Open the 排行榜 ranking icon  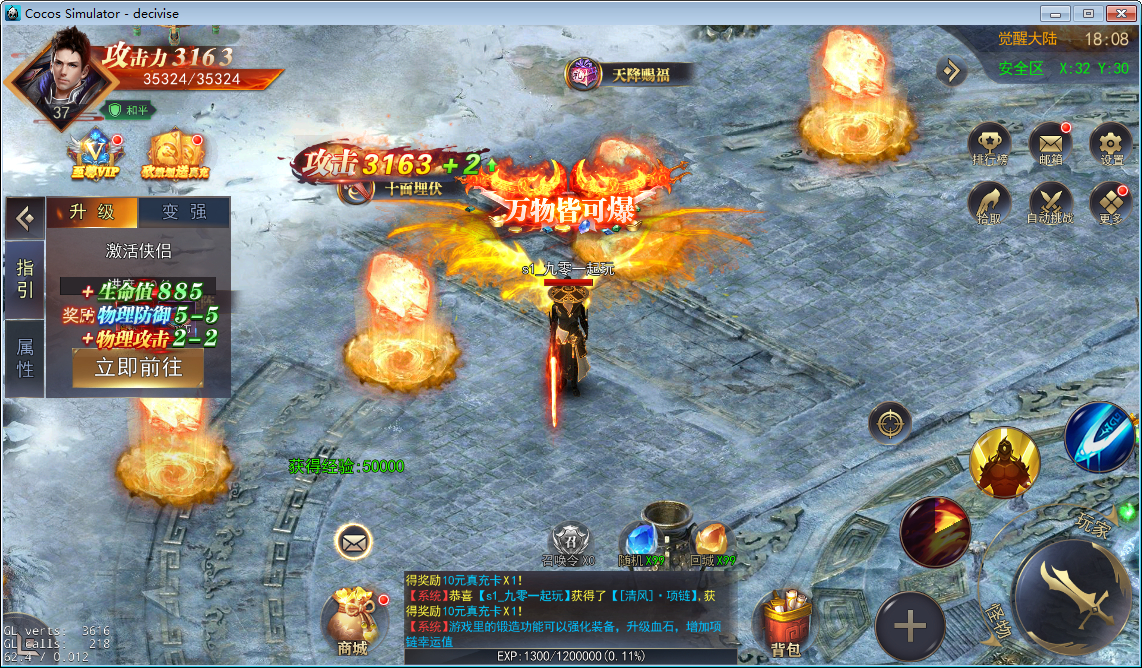point(990,144)
